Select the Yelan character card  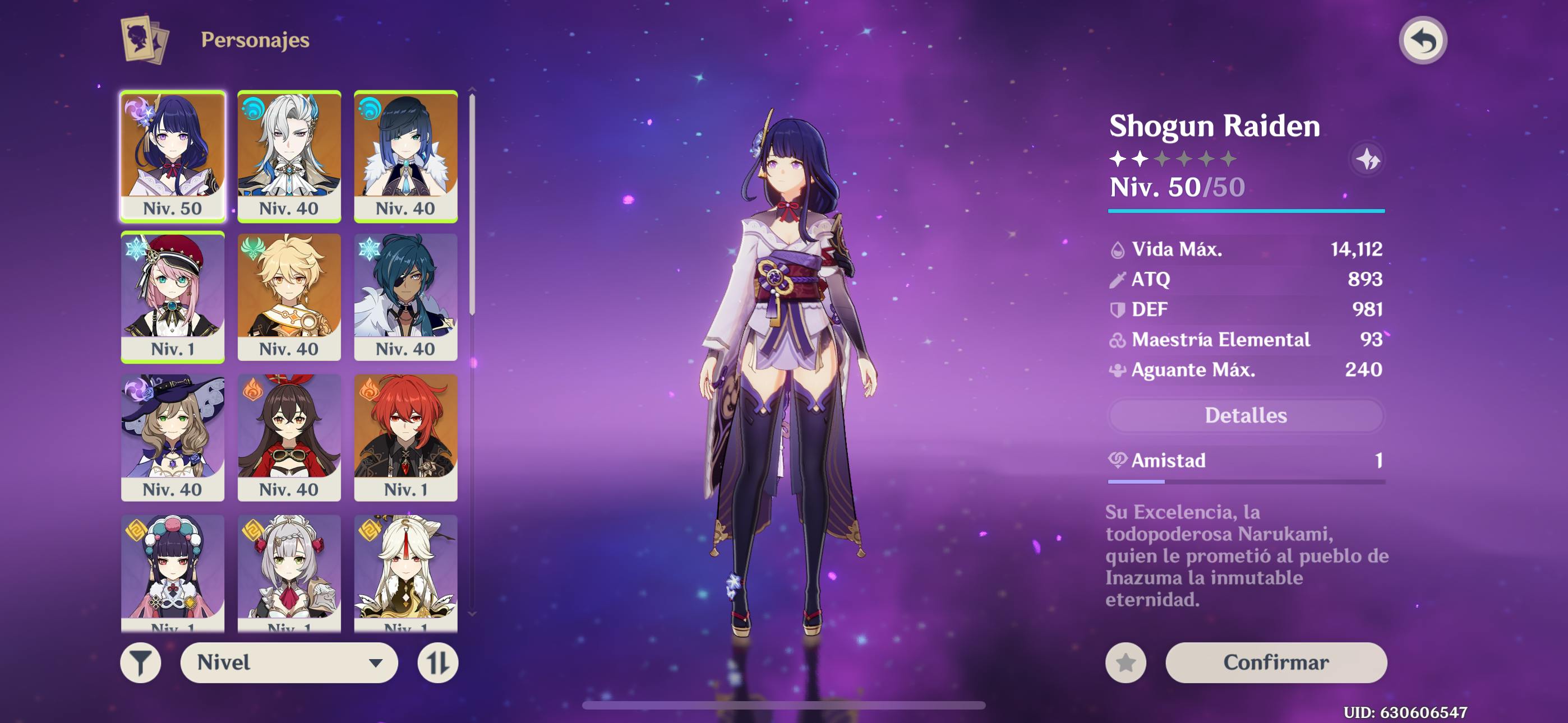point(405,156)
